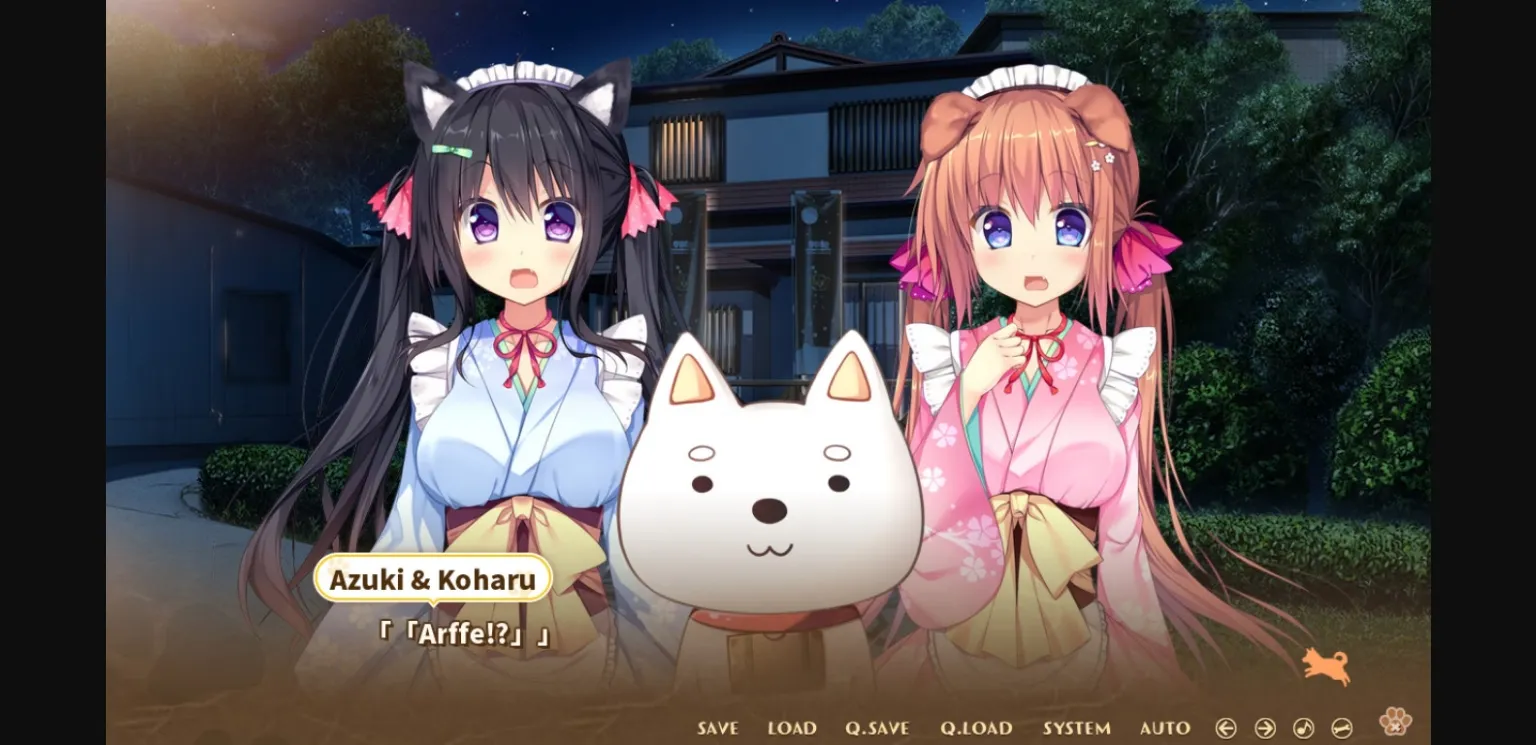Open the SAVE menu
The width and height of the screenshot is (1536, 745).
pos(716,728)
